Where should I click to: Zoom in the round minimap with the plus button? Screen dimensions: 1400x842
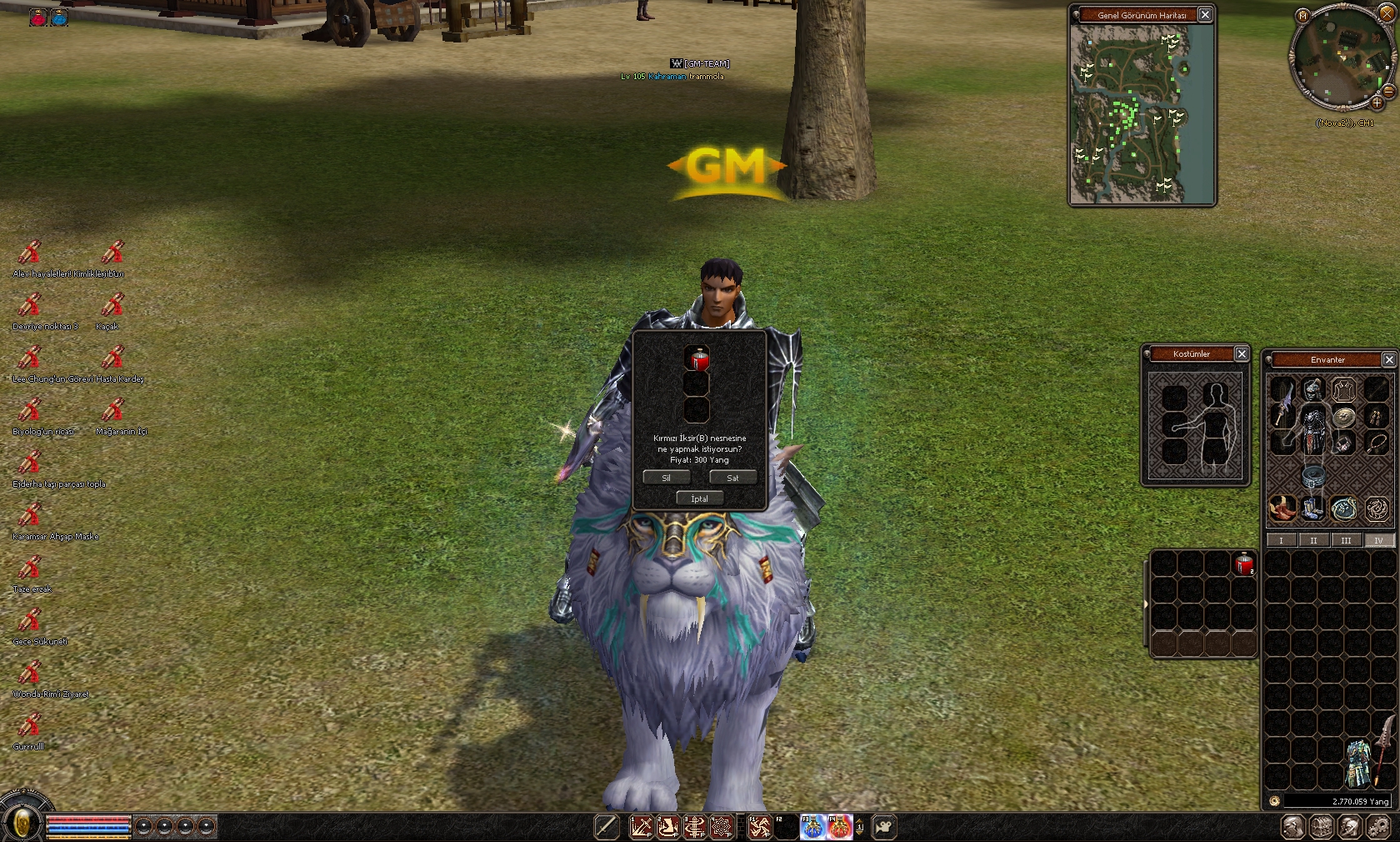tap(1377, 103)
